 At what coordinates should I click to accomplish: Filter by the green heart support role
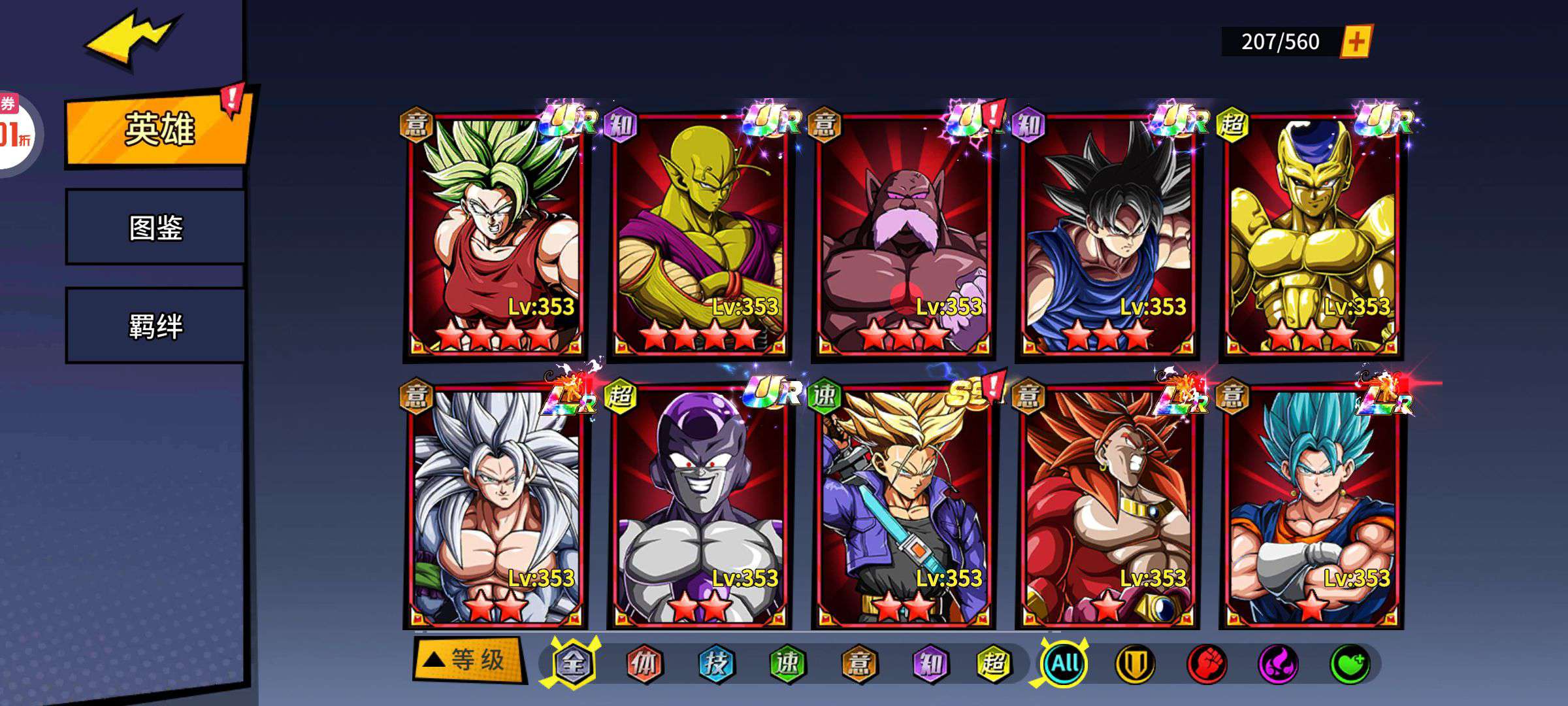click(1350, 664)
